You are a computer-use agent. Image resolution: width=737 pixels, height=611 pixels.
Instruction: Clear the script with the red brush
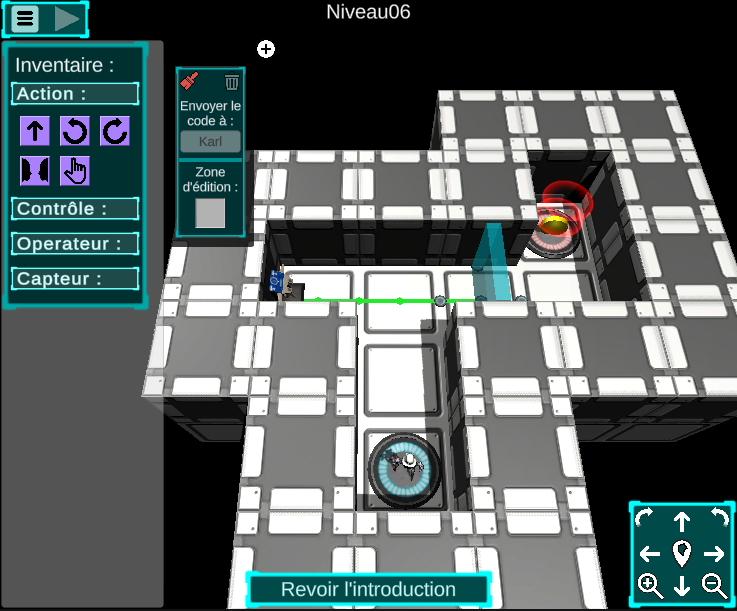click(190, 82)
